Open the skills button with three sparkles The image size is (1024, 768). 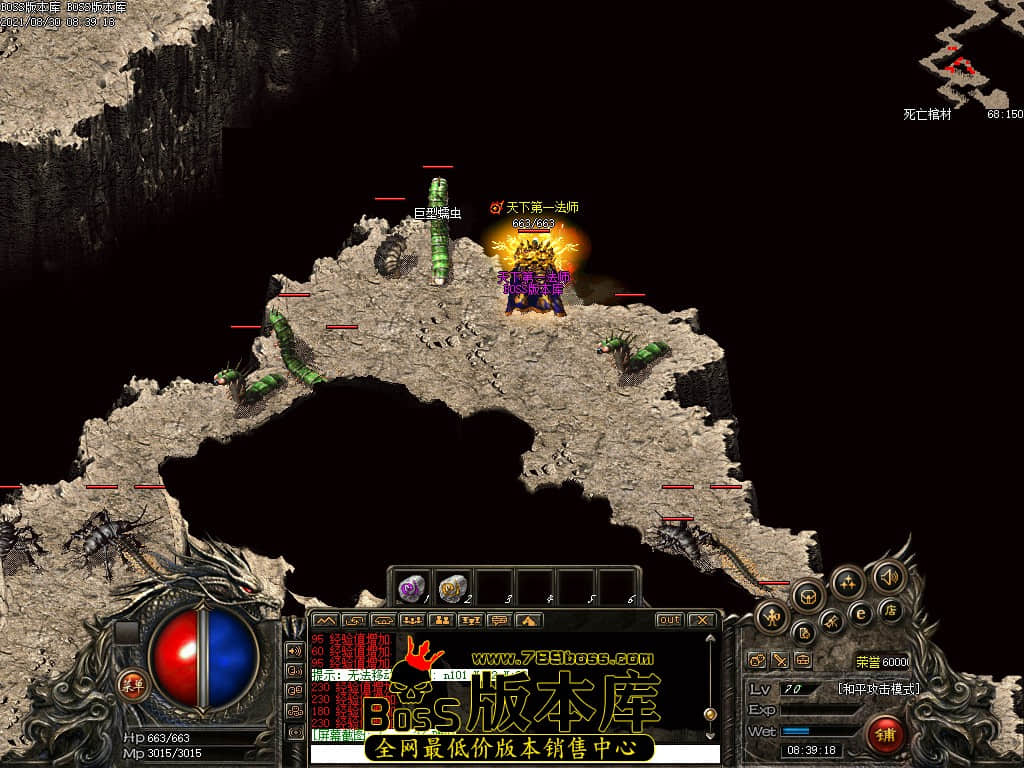848,582
